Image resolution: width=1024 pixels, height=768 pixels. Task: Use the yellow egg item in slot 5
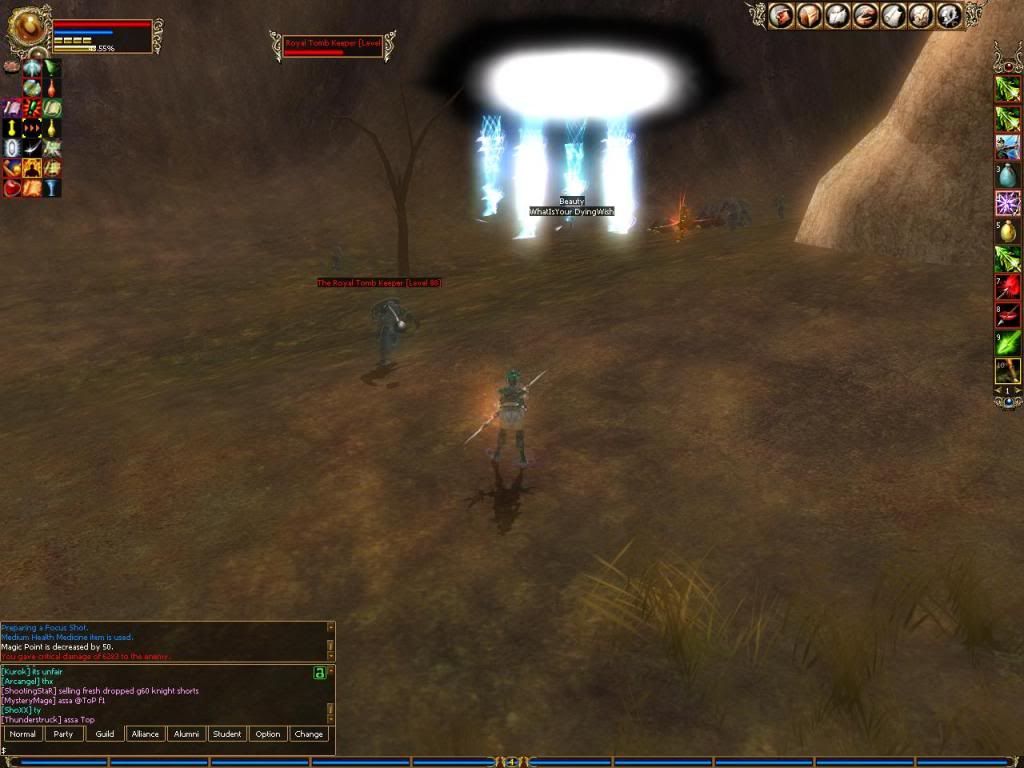point(1007,232)
